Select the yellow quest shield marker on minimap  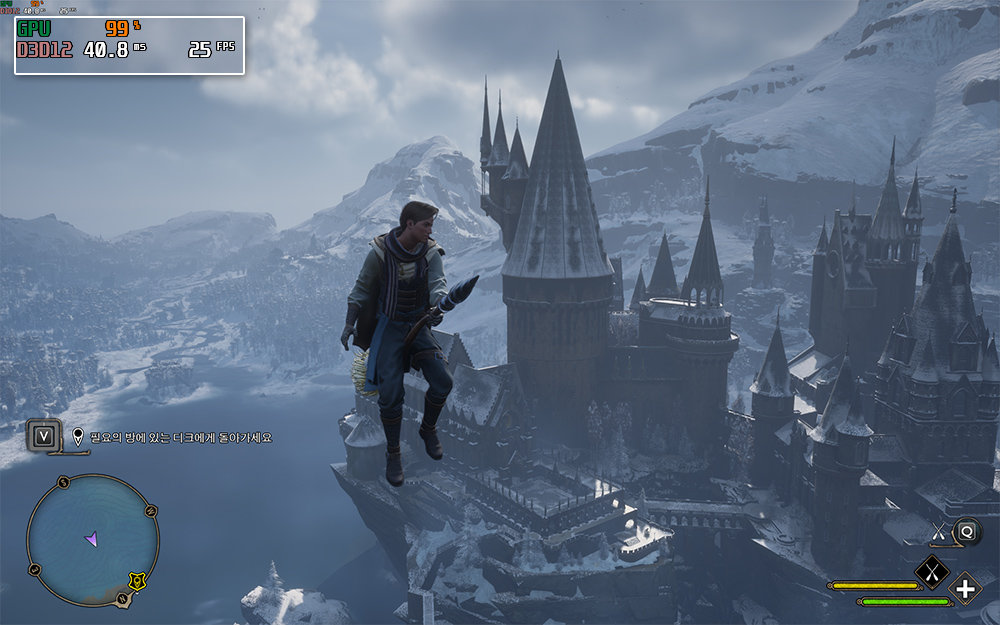click(137, 581)
